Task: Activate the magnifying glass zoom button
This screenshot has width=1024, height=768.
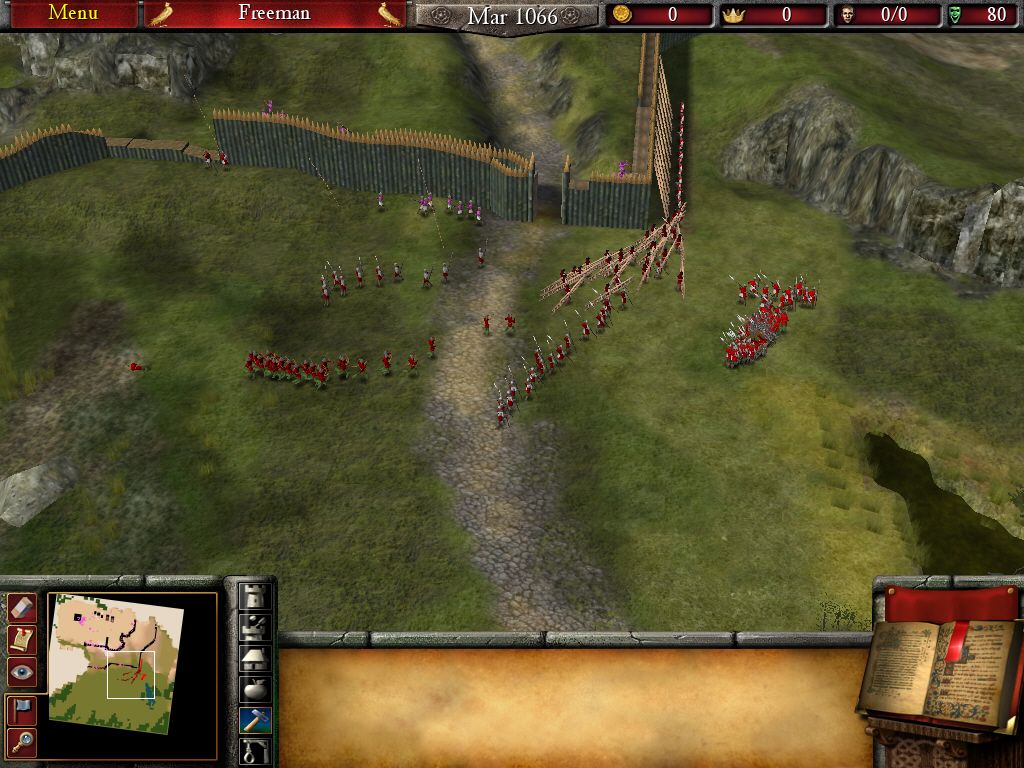Action: click(x=22, y=741)
